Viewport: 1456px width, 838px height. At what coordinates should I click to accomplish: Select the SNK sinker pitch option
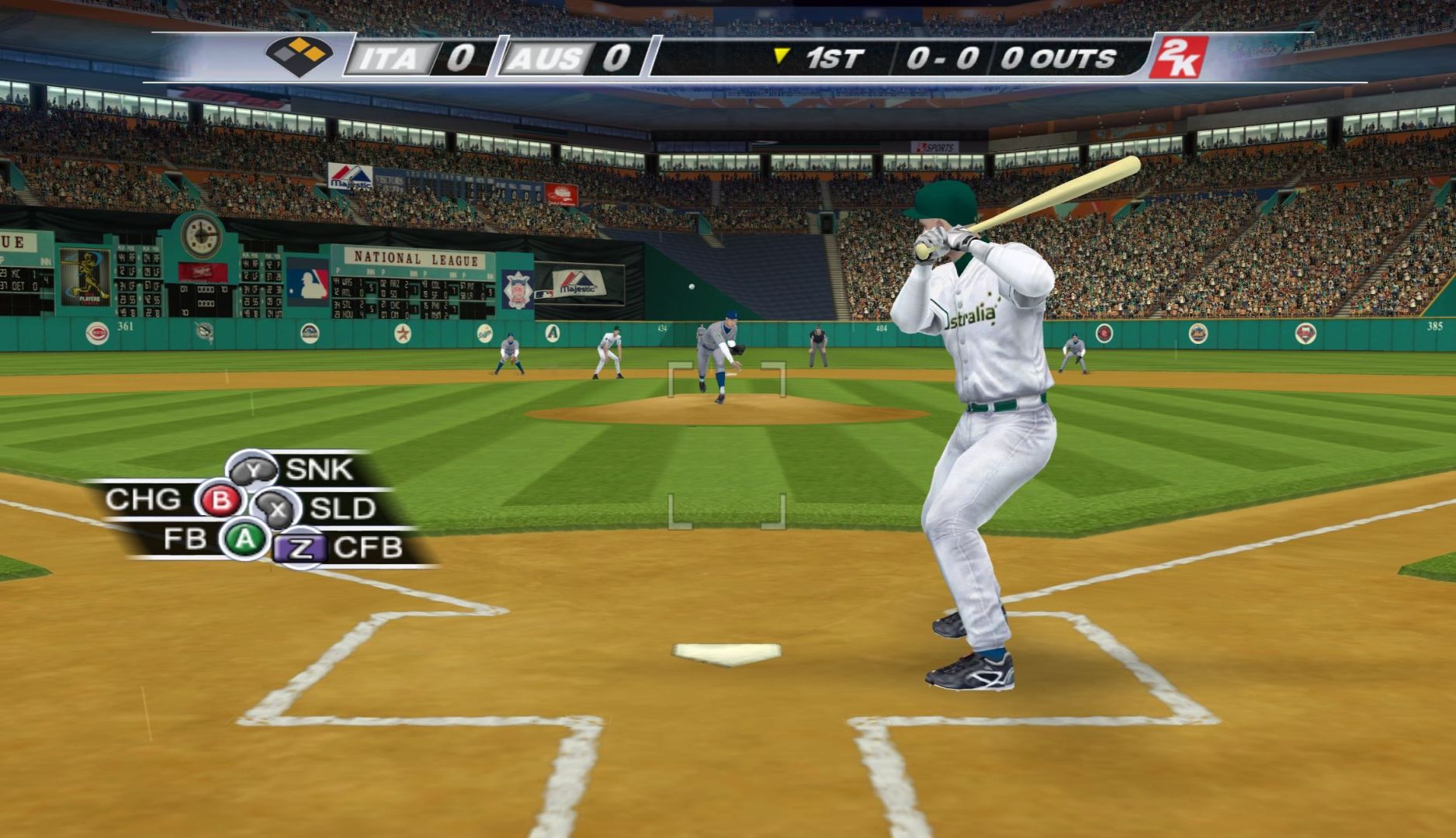pyautogui.click(x=253, y=469)
